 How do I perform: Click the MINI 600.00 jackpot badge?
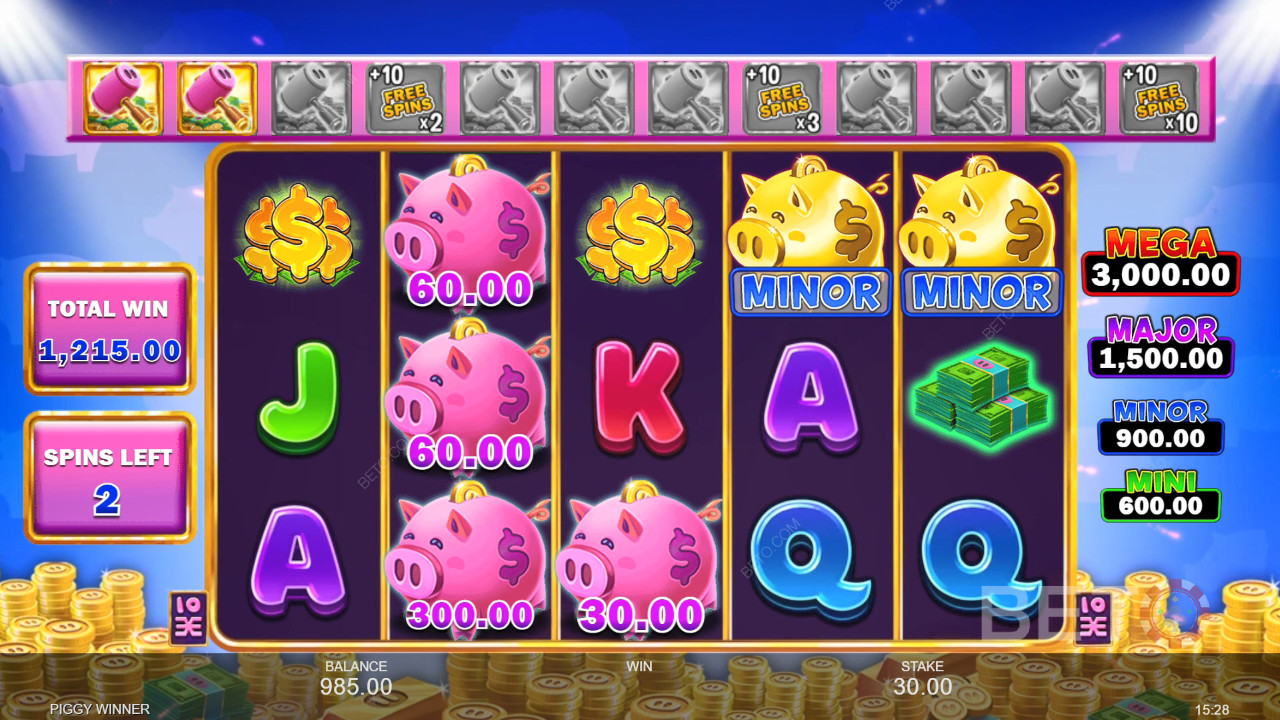tap(1160, 494)
